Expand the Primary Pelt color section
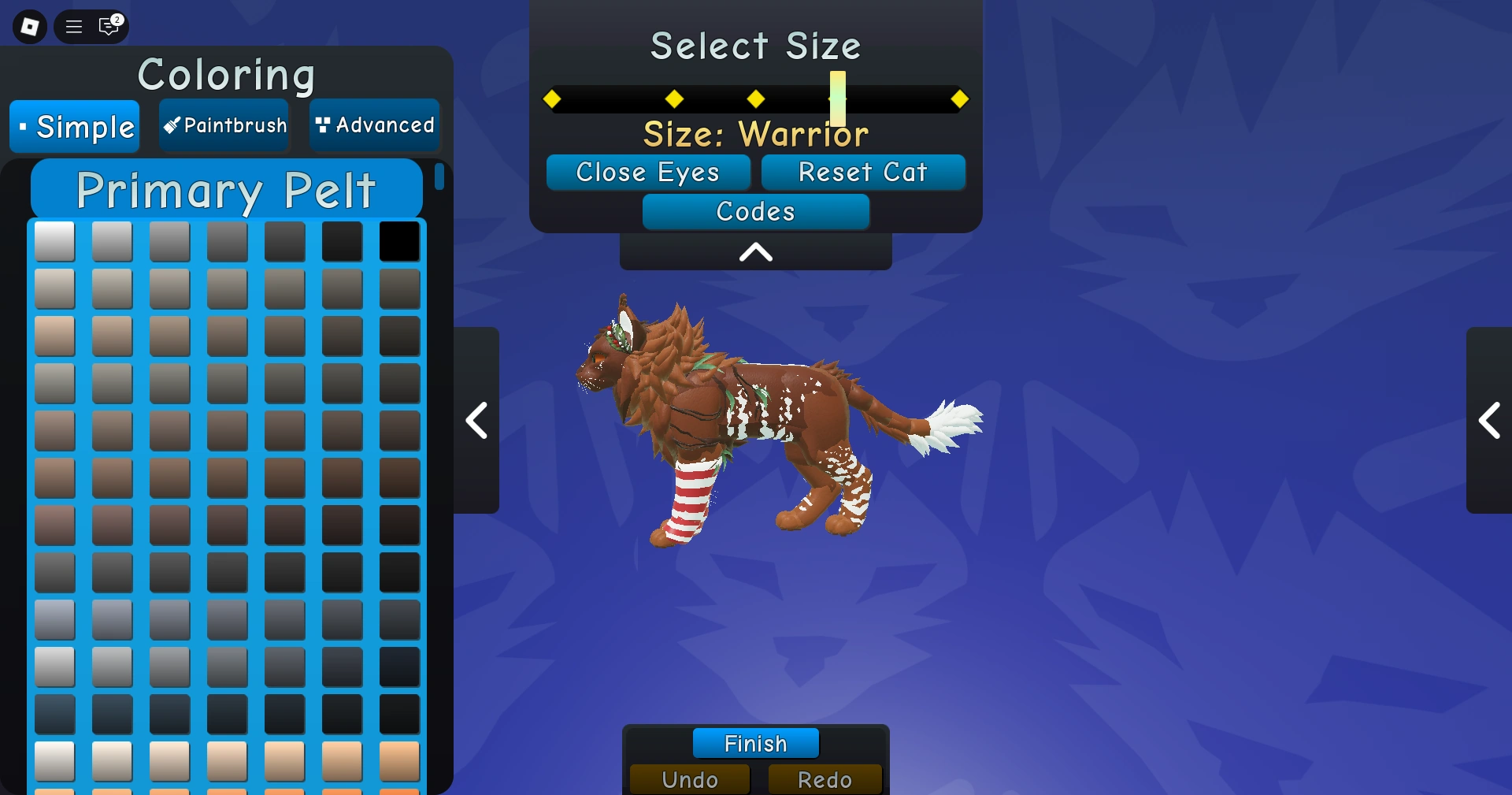 click(x=225, y=189)
